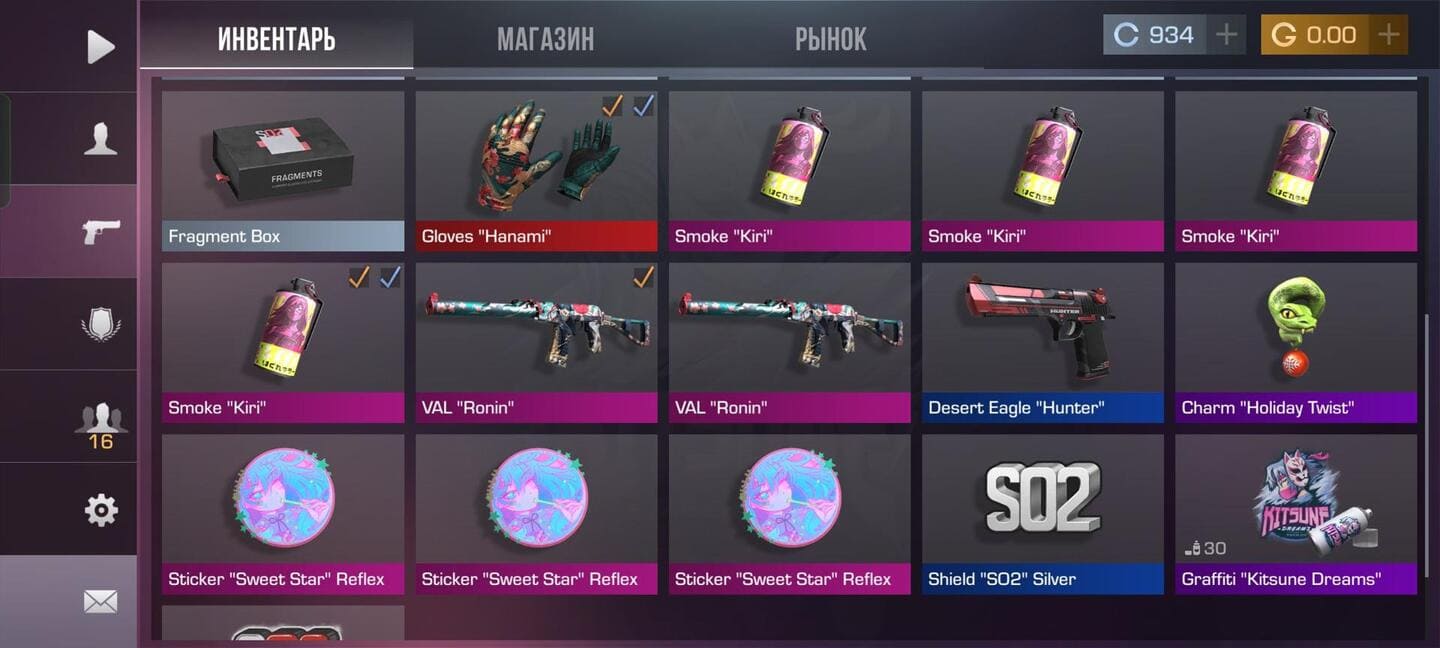Viewport: 1440px width, 648px height.
Task: Open settings via the gear icon
Action: tap(100, 510)
